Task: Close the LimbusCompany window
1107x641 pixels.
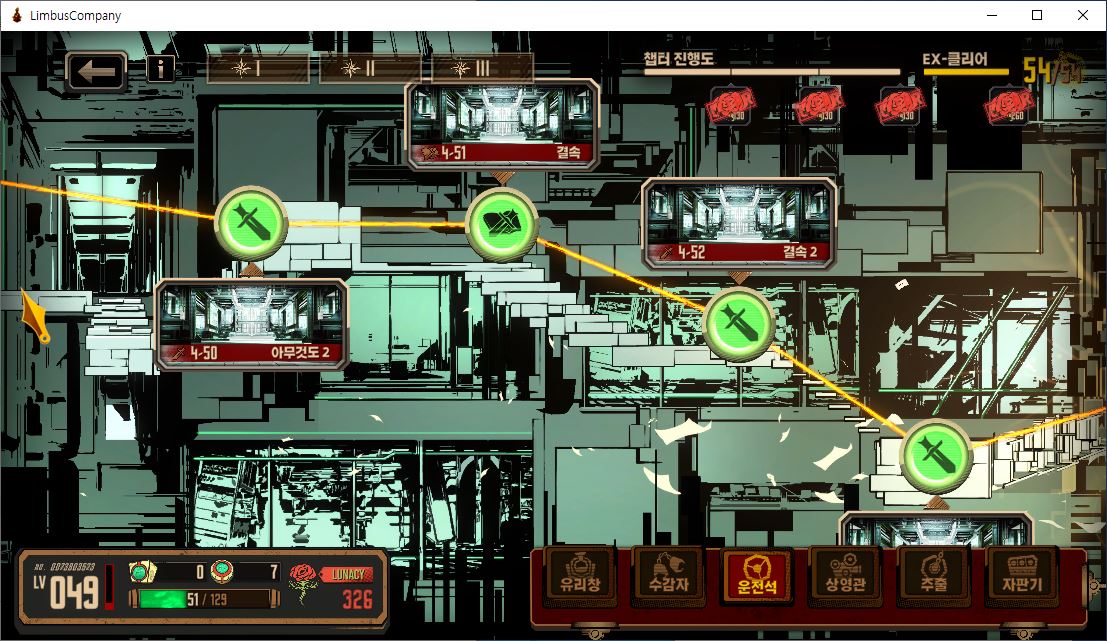Action: [1083, 15]
